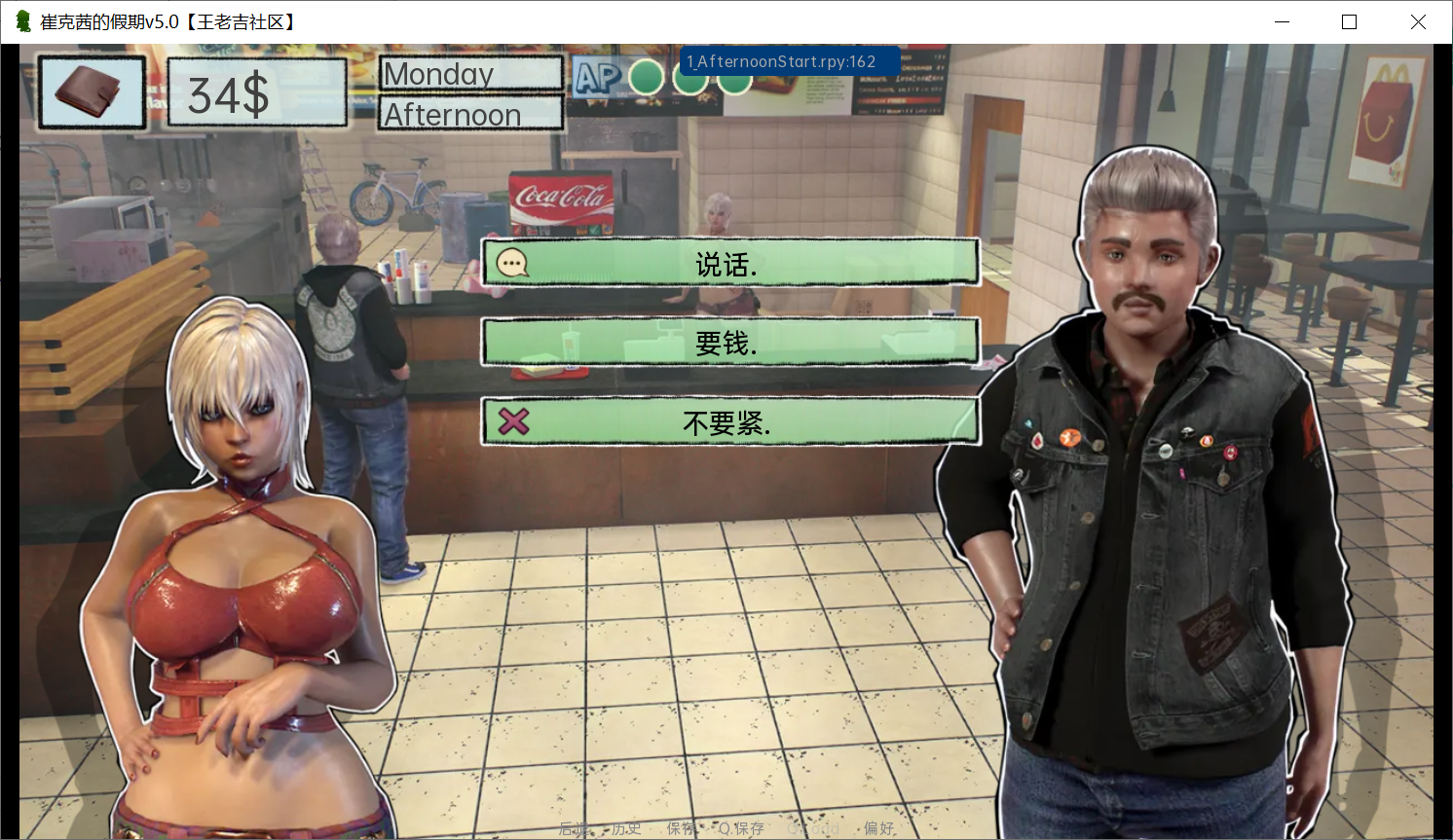1453x840 pixels.
Task: Open the 偏好 preferences menu
Action: 878,828
